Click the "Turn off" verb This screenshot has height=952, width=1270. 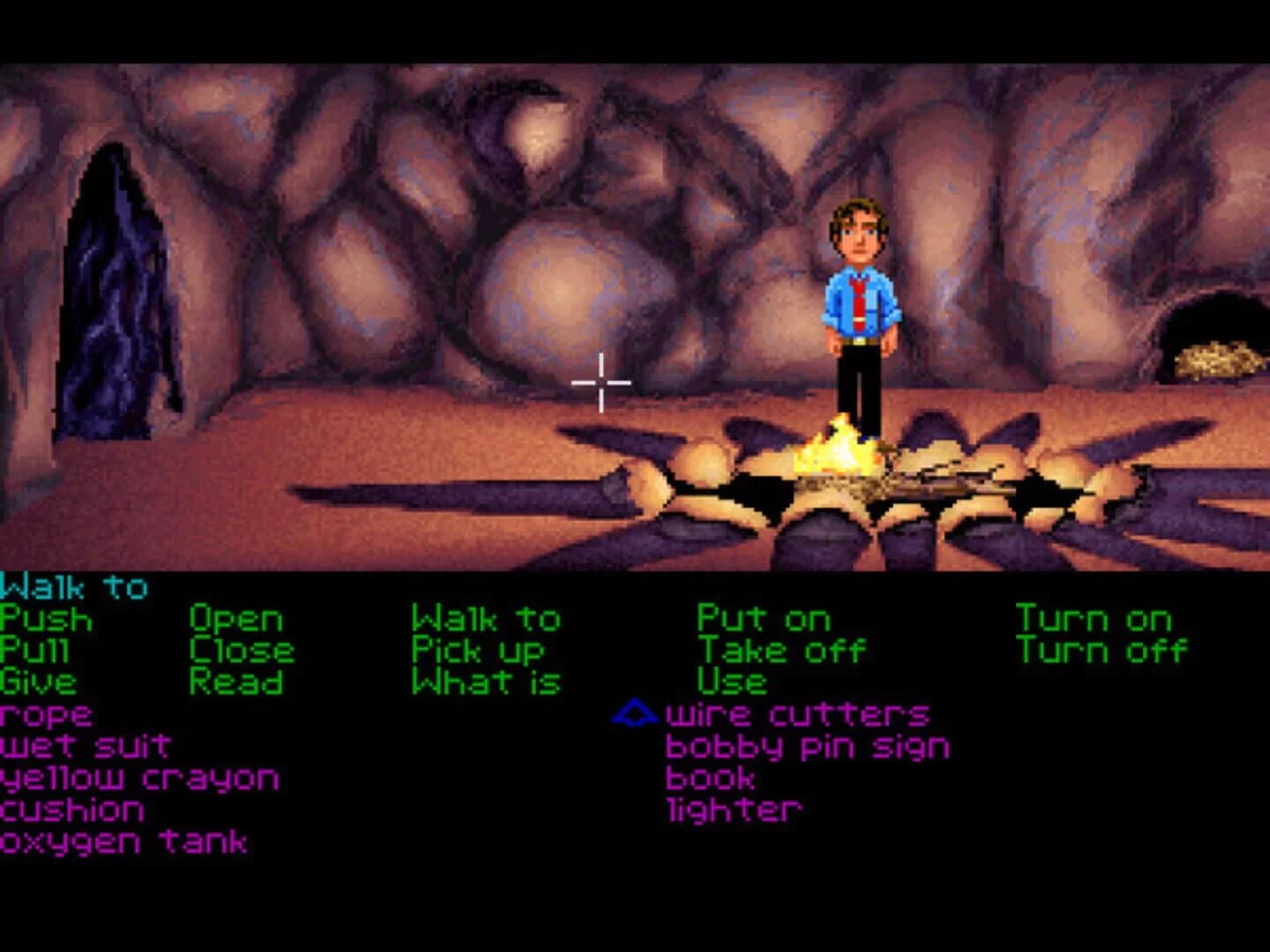[1102, 650]
